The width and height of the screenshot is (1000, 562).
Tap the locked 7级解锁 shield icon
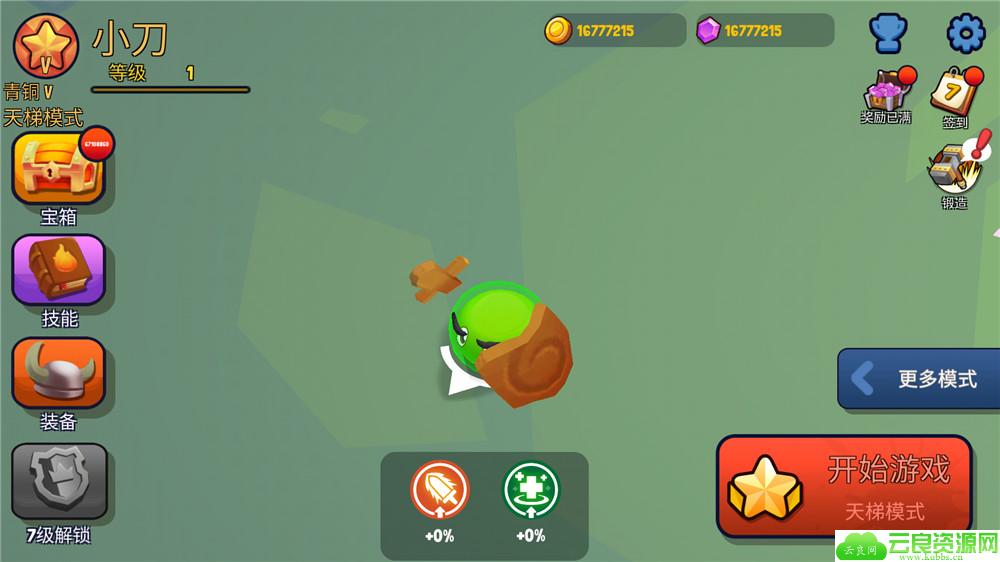[58, 478]
